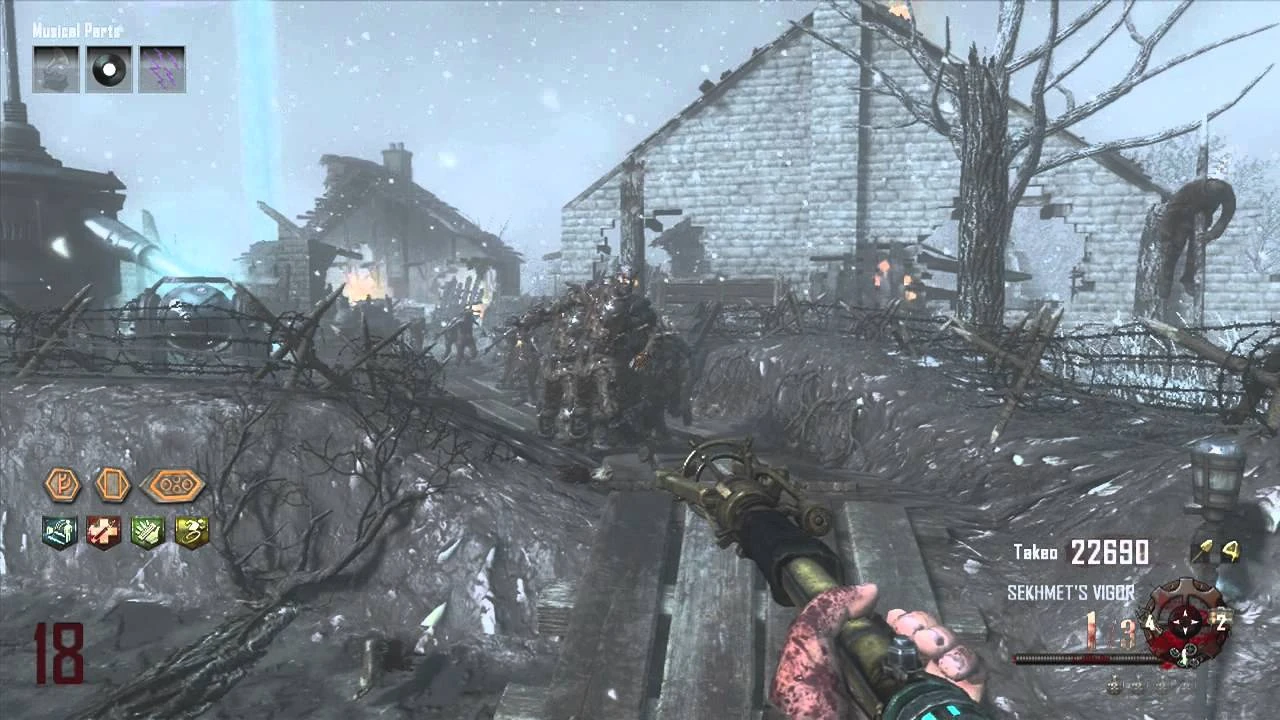Screen dimensions: 1280x720
Task: Toggle the first hexagonal rune token
Action: click(x=63, y=487)
